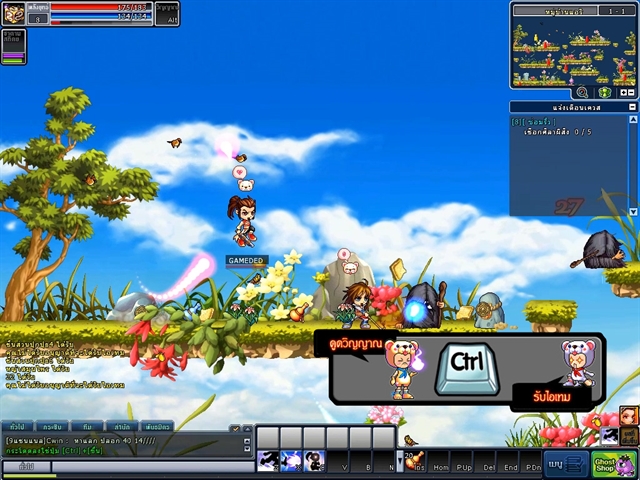
Task: Click the minimap
Action: click(x=574, y=50)
